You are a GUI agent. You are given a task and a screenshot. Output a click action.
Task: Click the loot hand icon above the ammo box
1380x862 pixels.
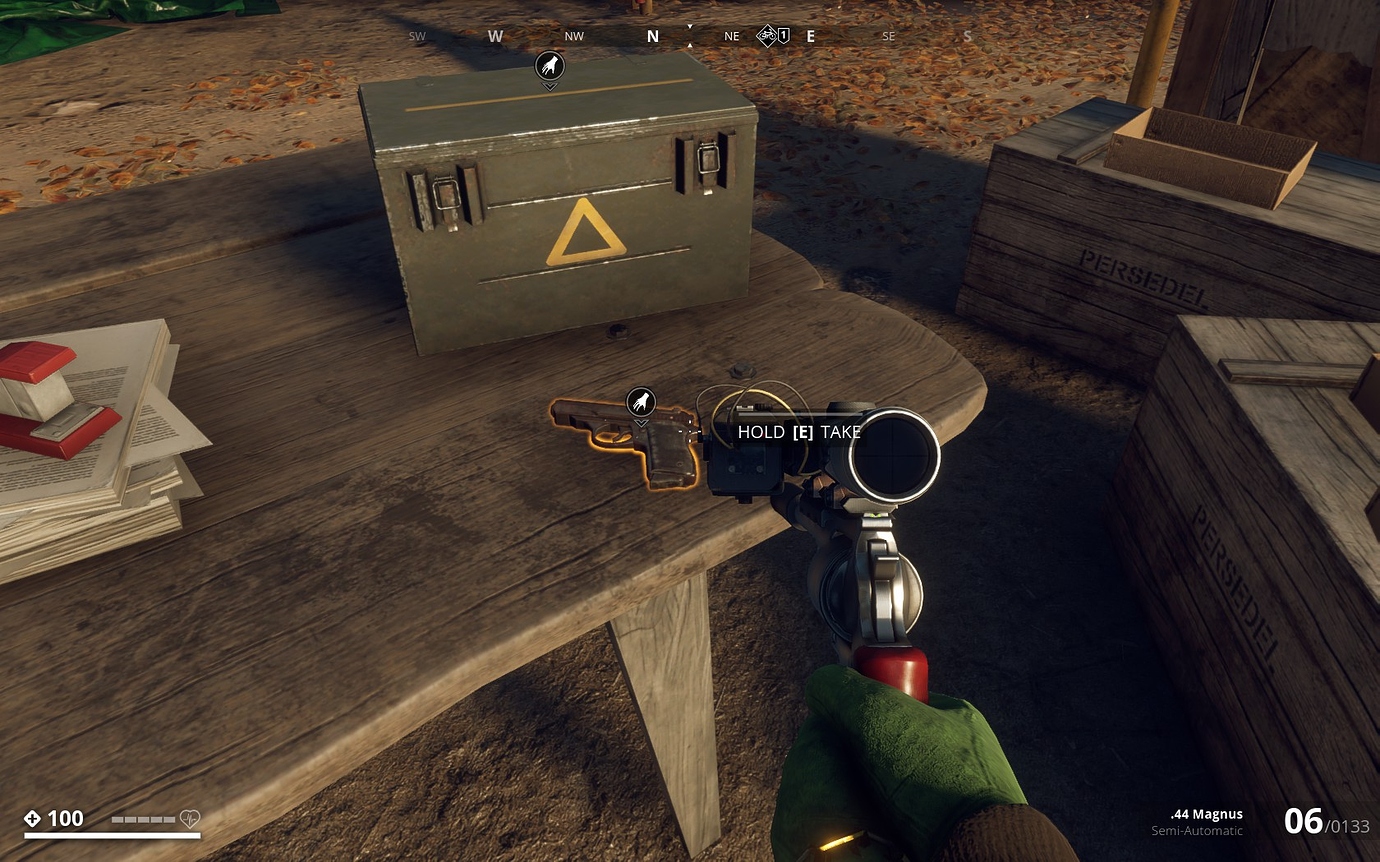pos(549,66)
